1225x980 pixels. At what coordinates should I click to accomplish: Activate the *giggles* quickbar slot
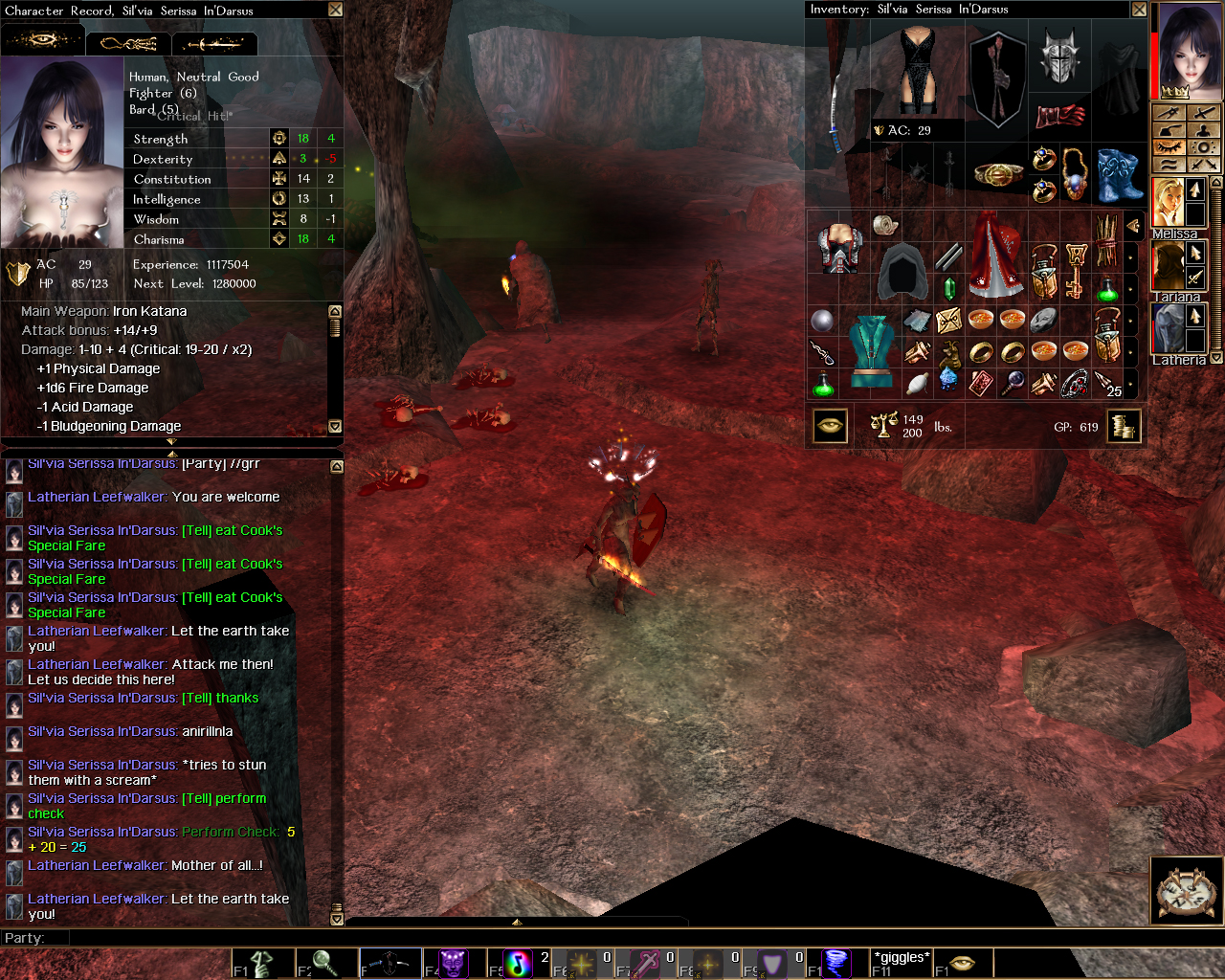pos(901,962)
